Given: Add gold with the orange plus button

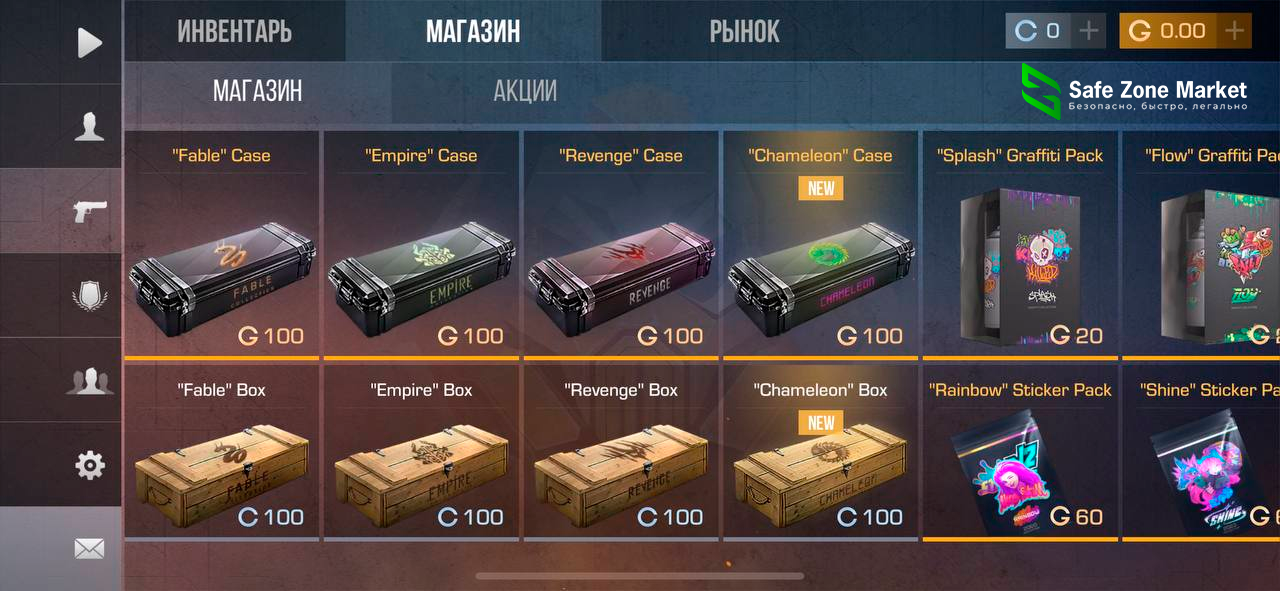Looking at the screenshot, I should (x=1235, y=31).
